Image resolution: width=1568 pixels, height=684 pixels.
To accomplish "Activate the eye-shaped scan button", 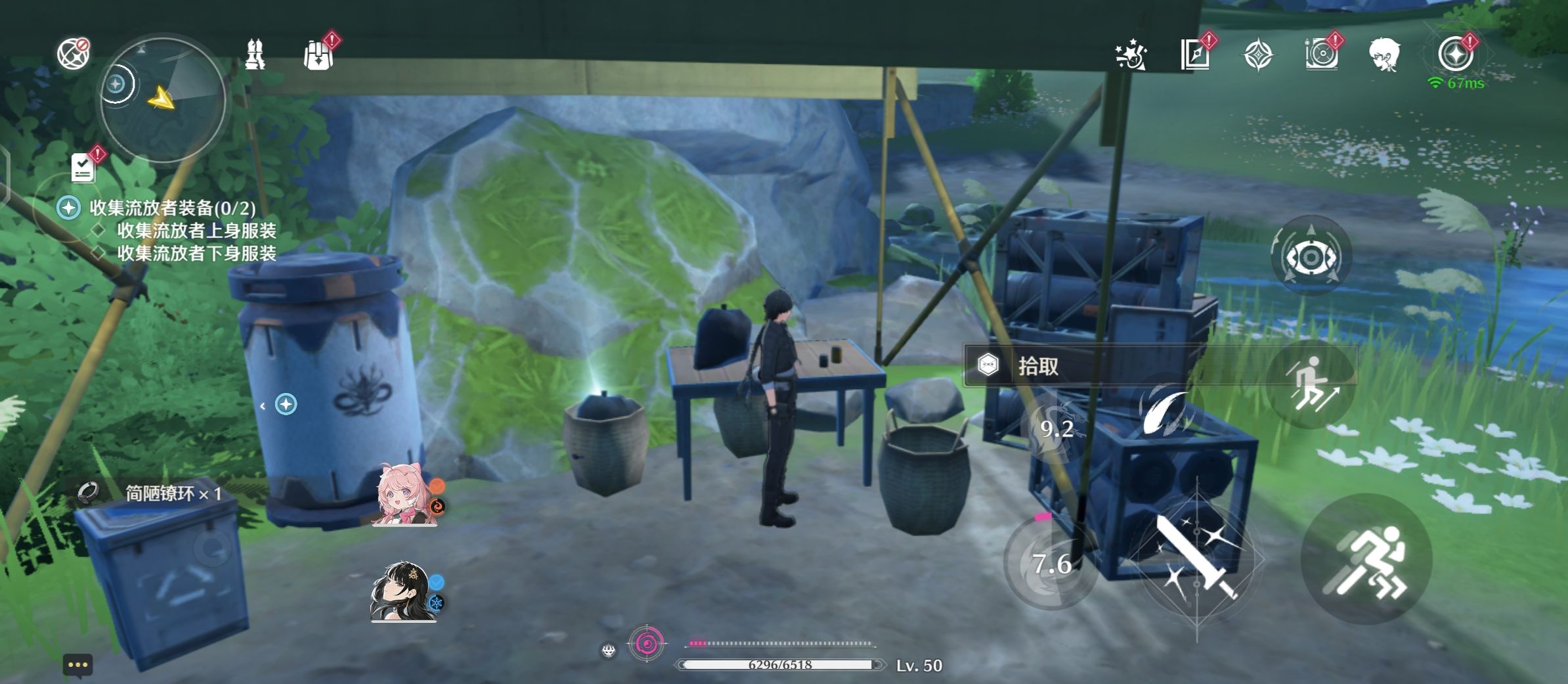I will (1311, 256).
